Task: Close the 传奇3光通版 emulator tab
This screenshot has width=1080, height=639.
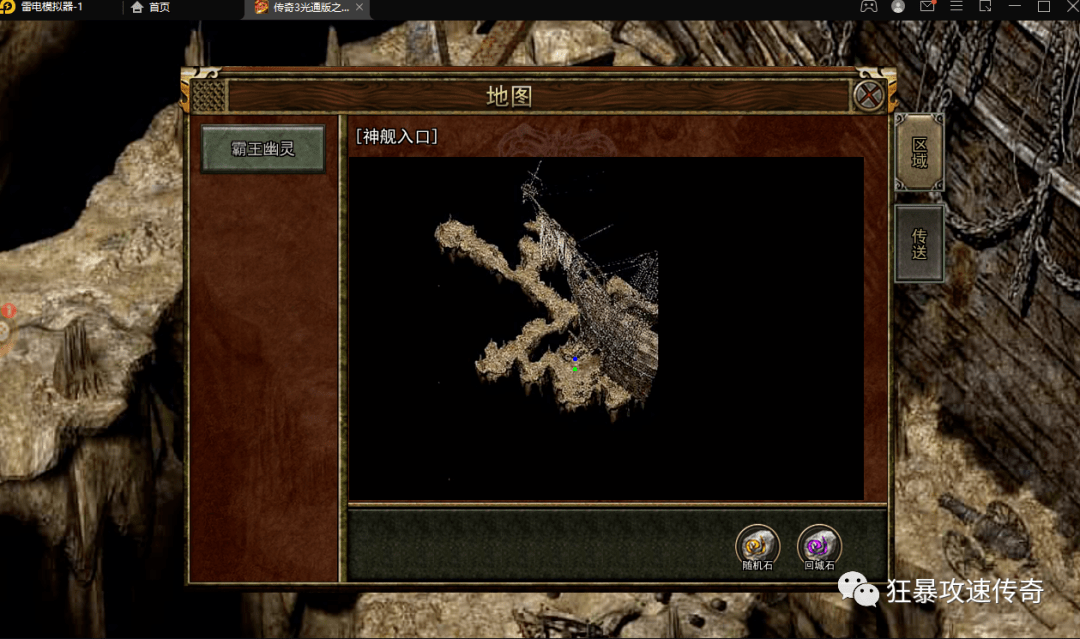Action: pyautogui.click(x=360, y=7)
